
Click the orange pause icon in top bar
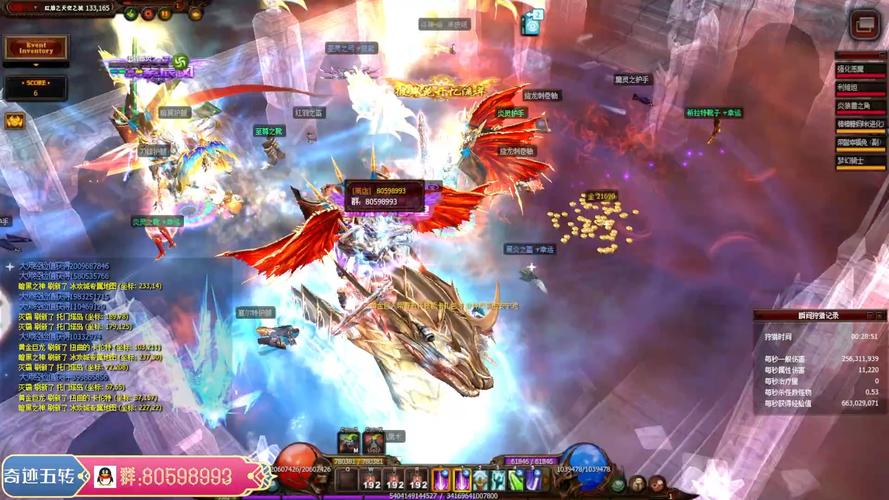164,13
